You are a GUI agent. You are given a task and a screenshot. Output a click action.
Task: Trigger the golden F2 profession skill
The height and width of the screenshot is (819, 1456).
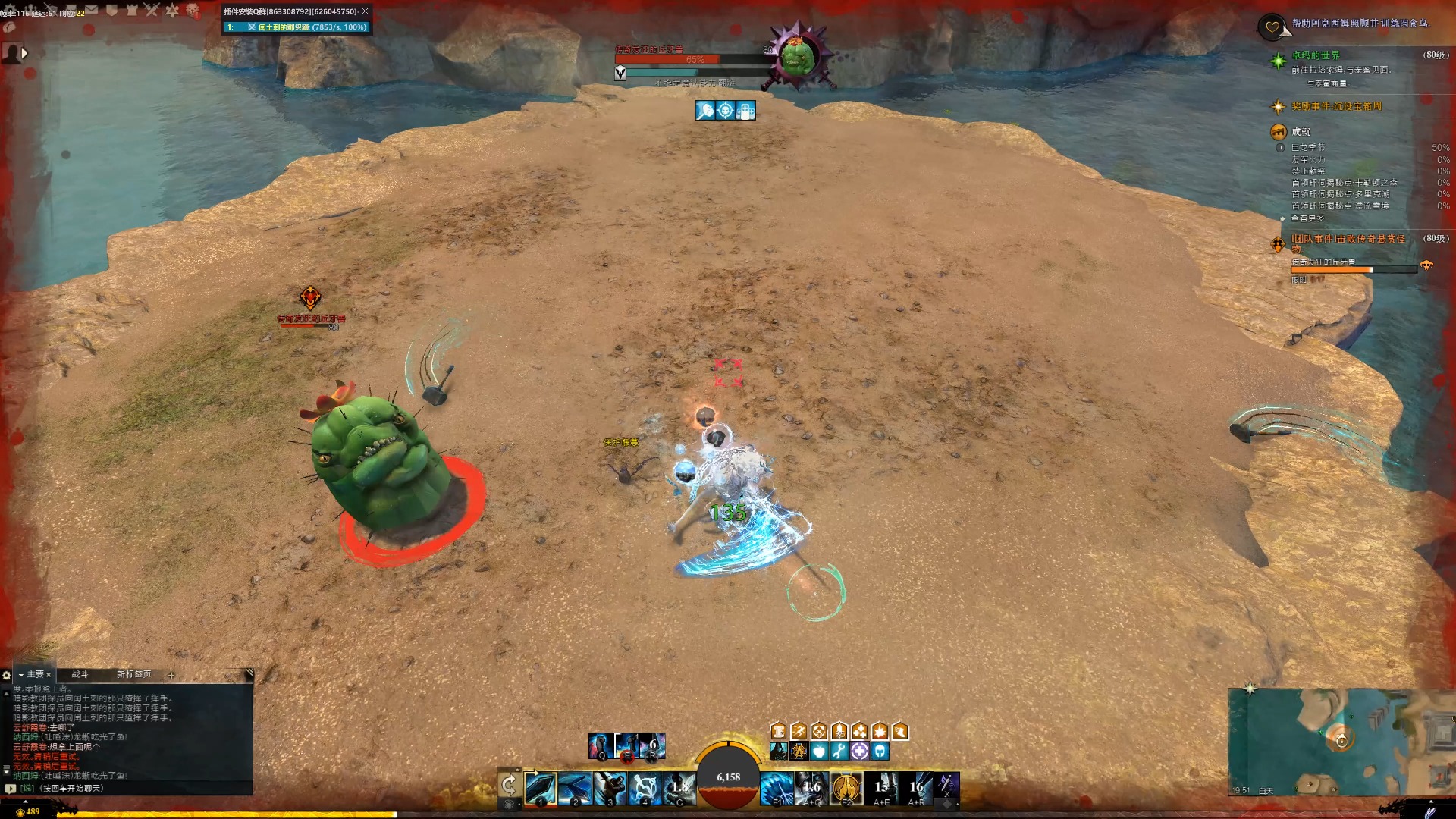pos(846,789)
